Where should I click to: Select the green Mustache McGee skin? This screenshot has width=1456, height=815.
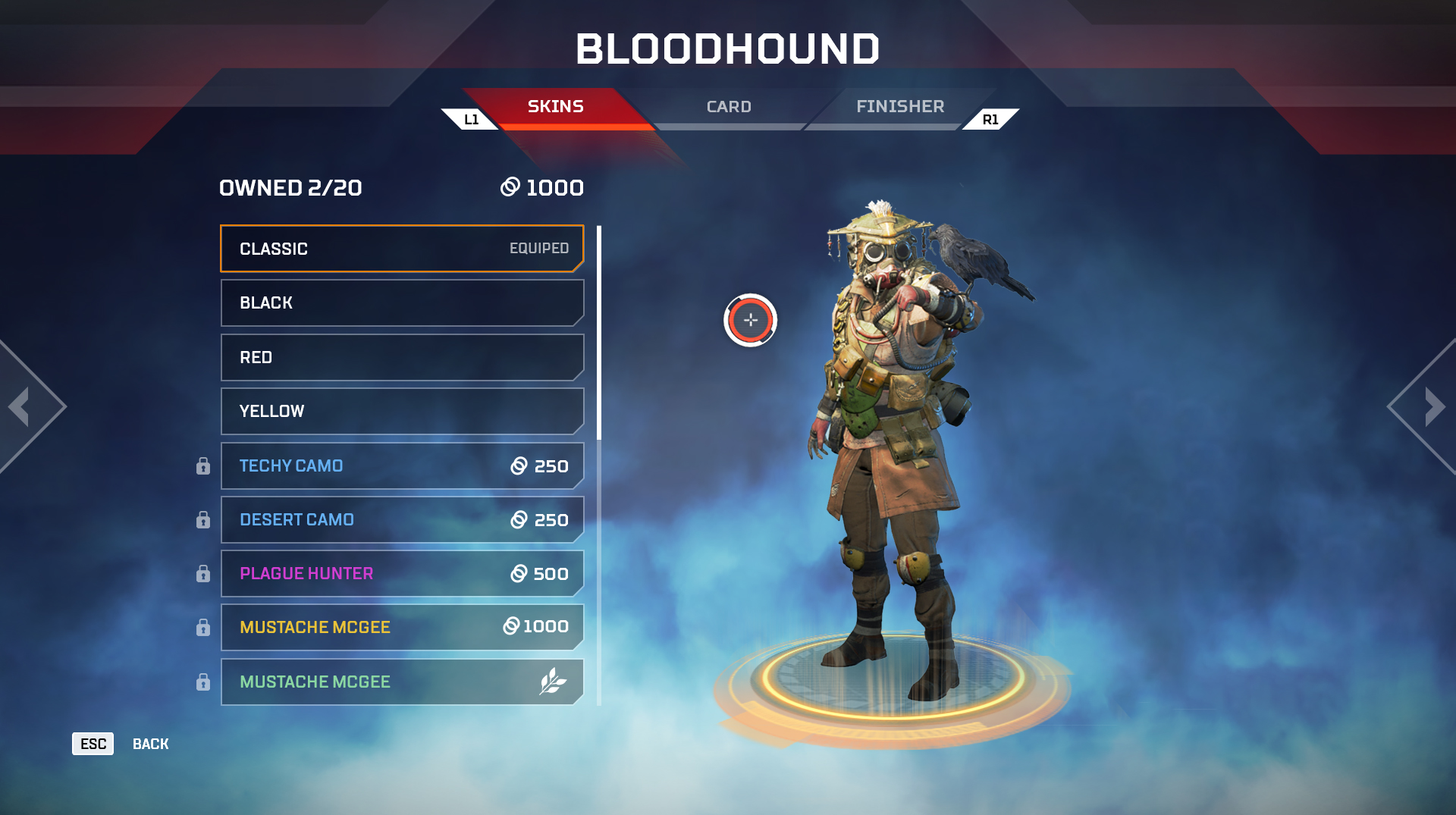click(x=402, y=682)
